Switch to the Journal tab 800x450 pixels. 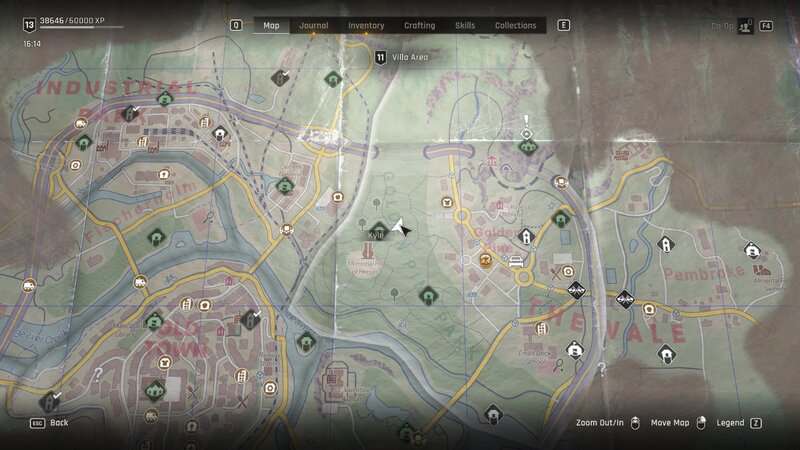(313, 25)
